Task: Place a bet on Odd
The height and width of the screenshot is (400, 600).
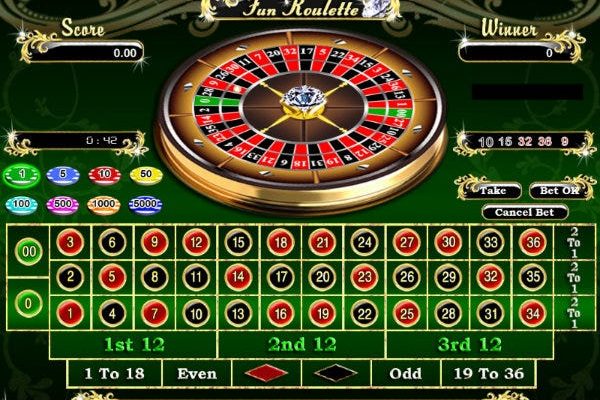Action: coord(406,374)
